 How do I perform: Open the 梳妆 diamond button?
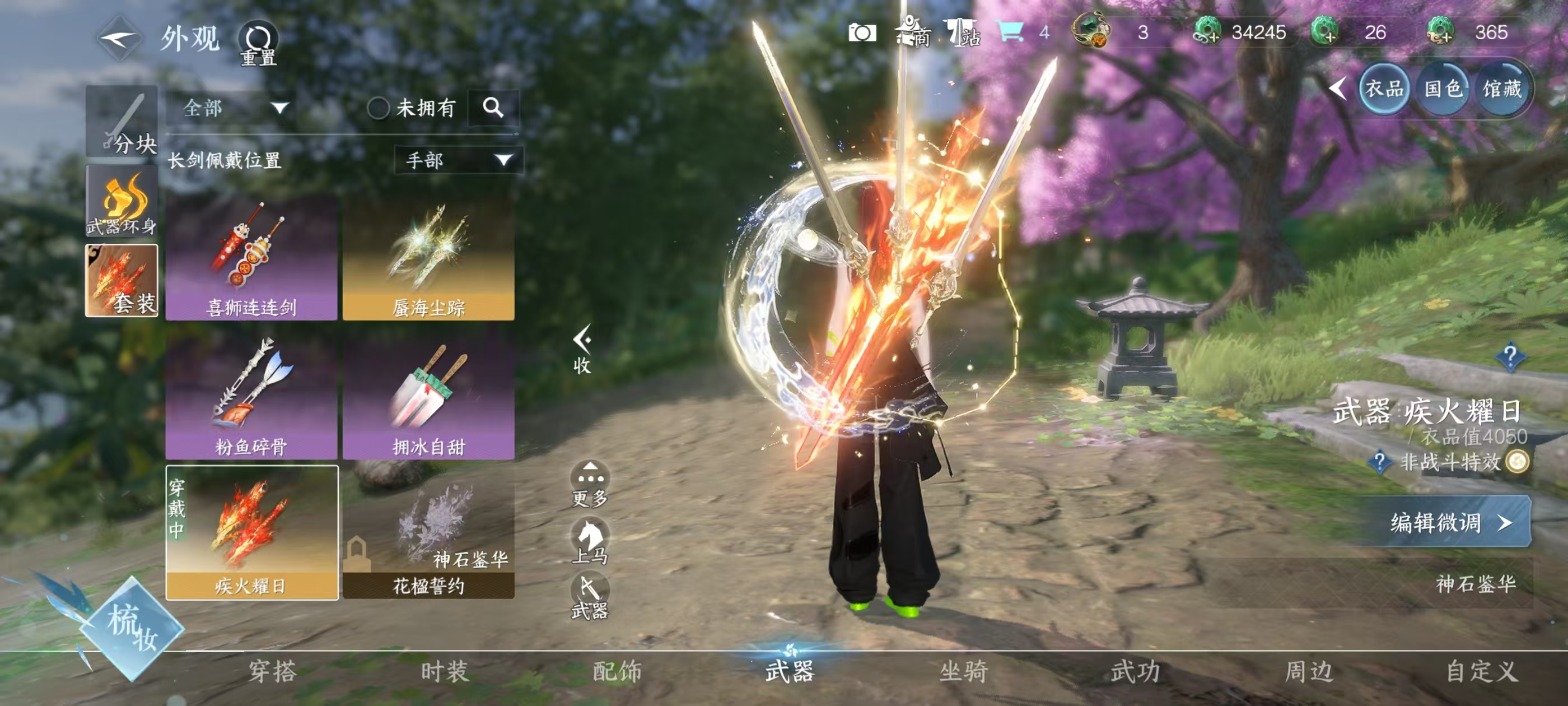click(x=132, y=628)
